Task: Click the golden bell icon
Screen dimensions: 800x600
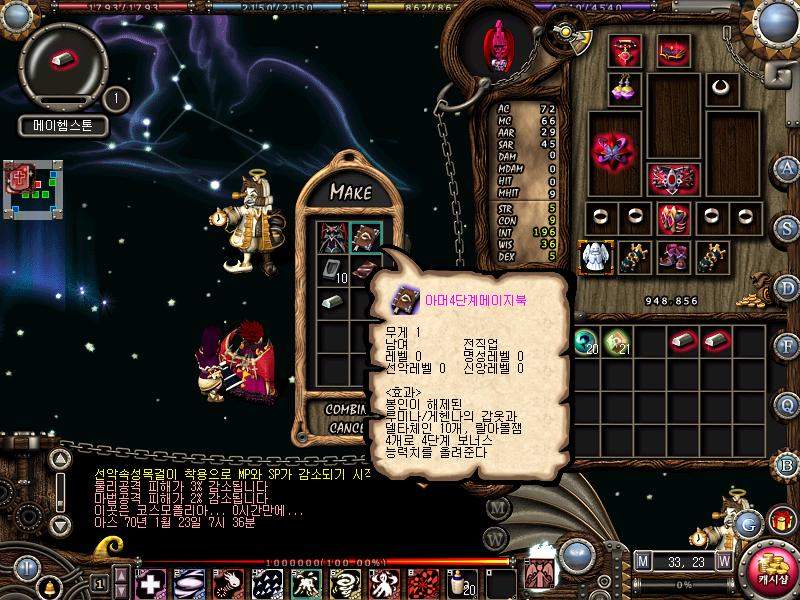Action: coord(48,585)
